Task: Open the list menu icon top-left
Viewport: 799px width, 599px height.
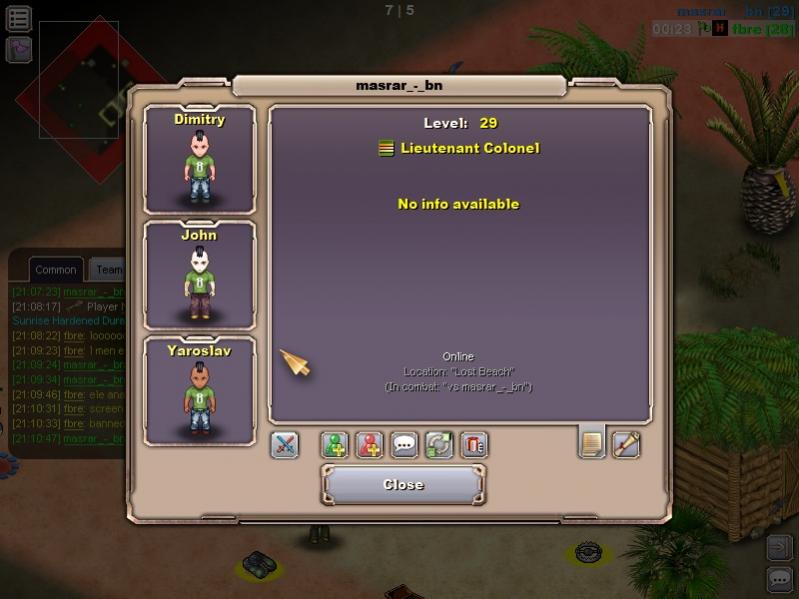Action: (19, 19)
